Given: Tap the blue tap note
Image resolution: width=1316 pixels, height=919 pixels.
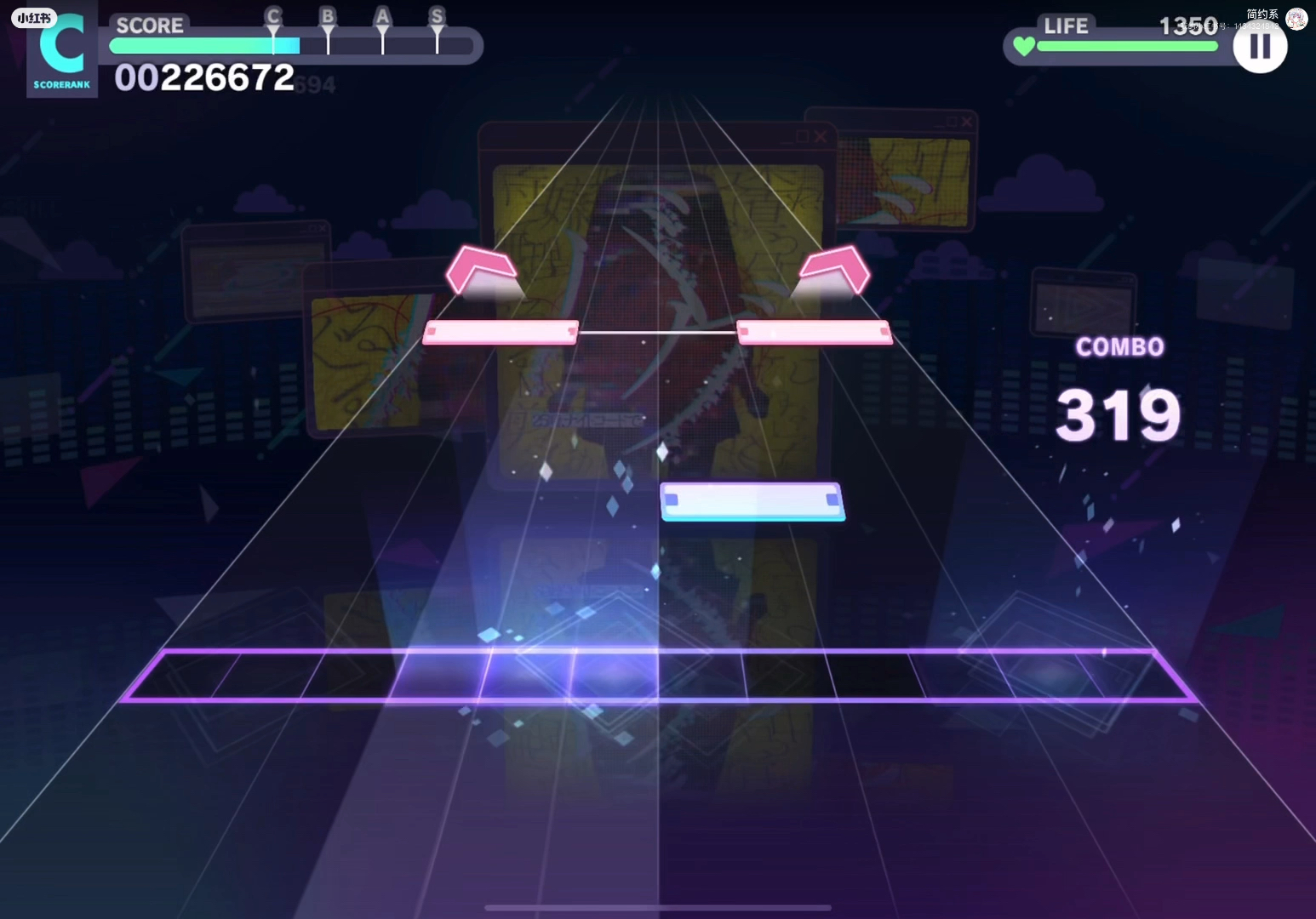Looking at the screenshot, I should pyautogui.click(x=752, y=501).
